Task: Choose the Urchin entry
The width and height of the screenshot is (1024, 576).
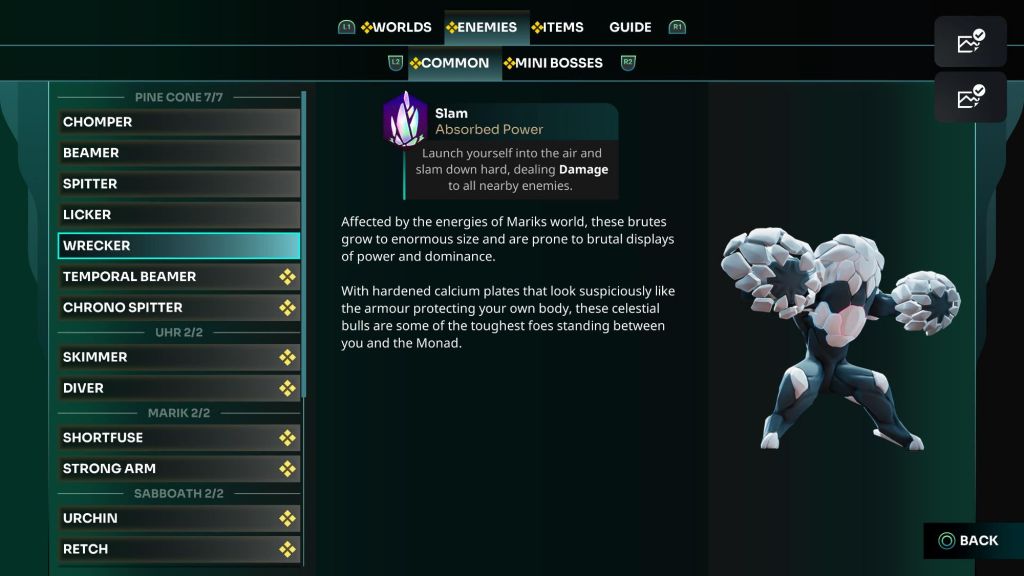Action: (x=179, y=518)
